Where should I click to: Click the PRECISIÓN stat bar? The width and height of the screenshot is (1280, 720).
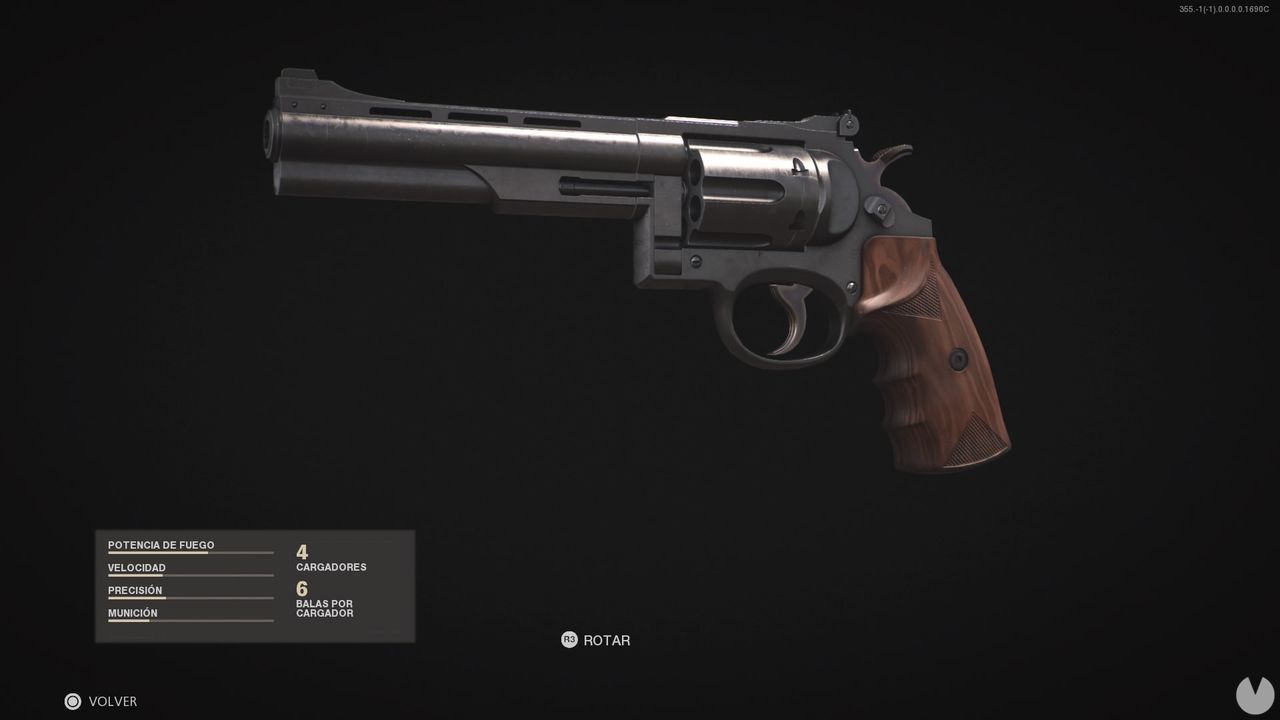pos(190,598)
